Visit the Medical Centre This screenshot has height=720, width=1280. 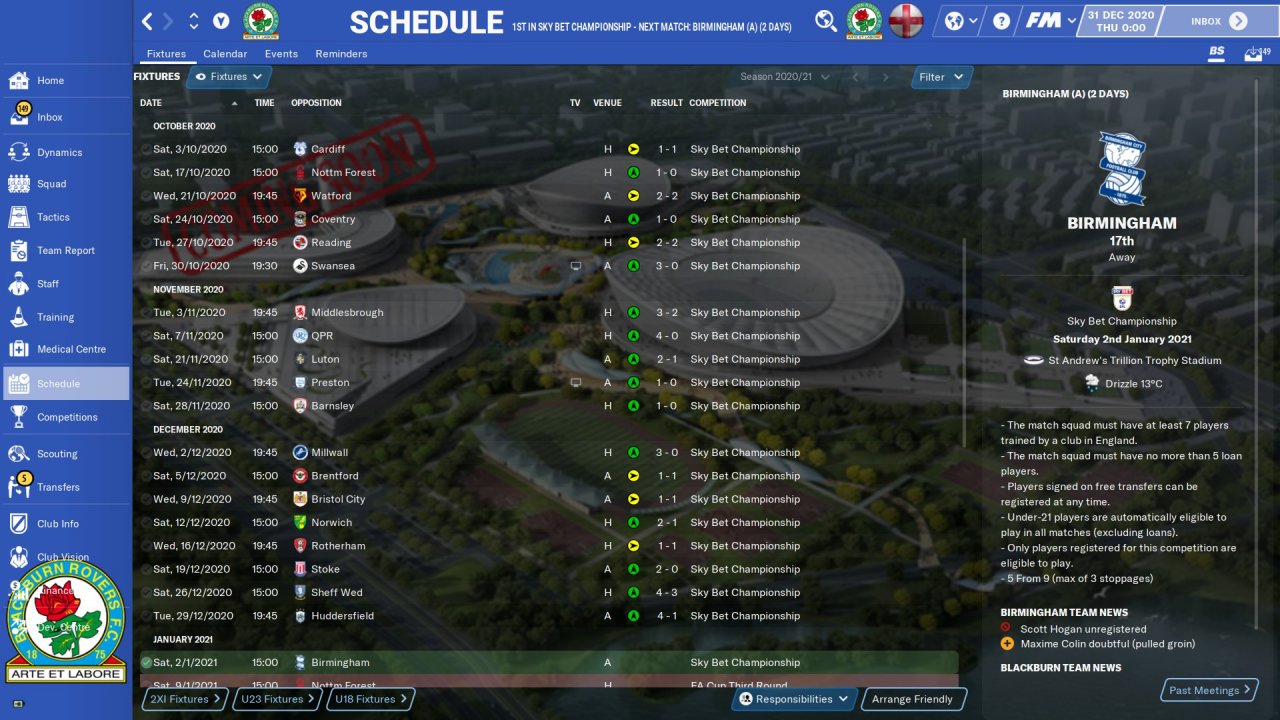(x=71, y=349)
